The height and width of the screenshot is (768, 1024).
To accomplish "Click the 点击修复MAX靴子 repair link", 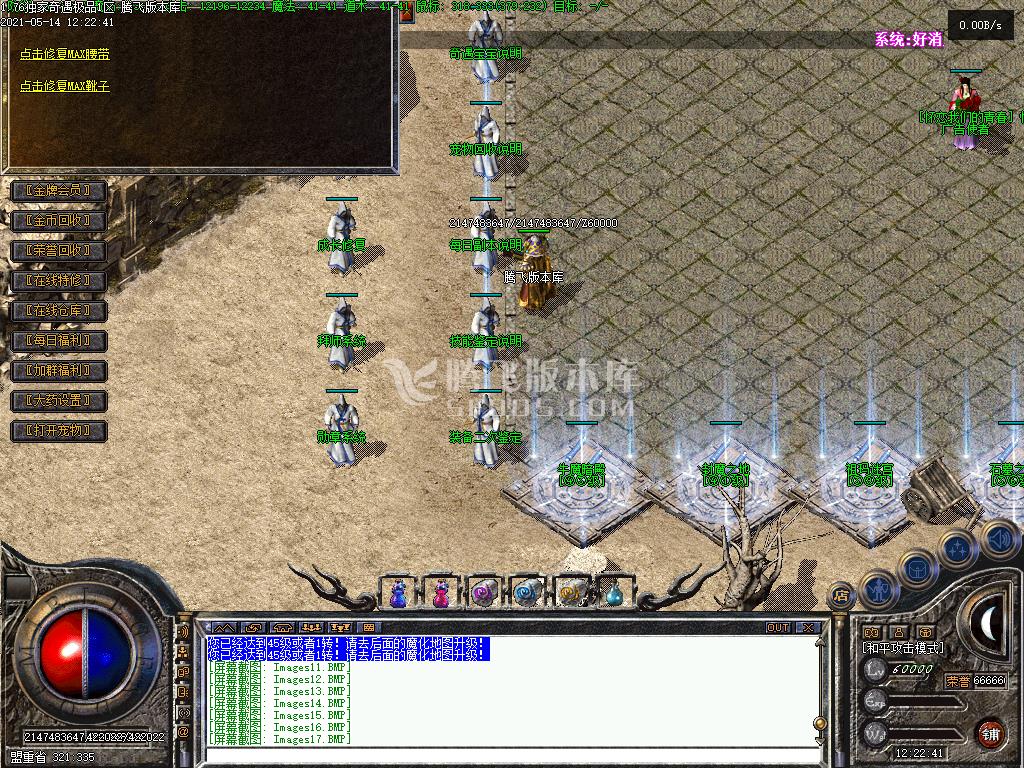I will pos(65,86).
